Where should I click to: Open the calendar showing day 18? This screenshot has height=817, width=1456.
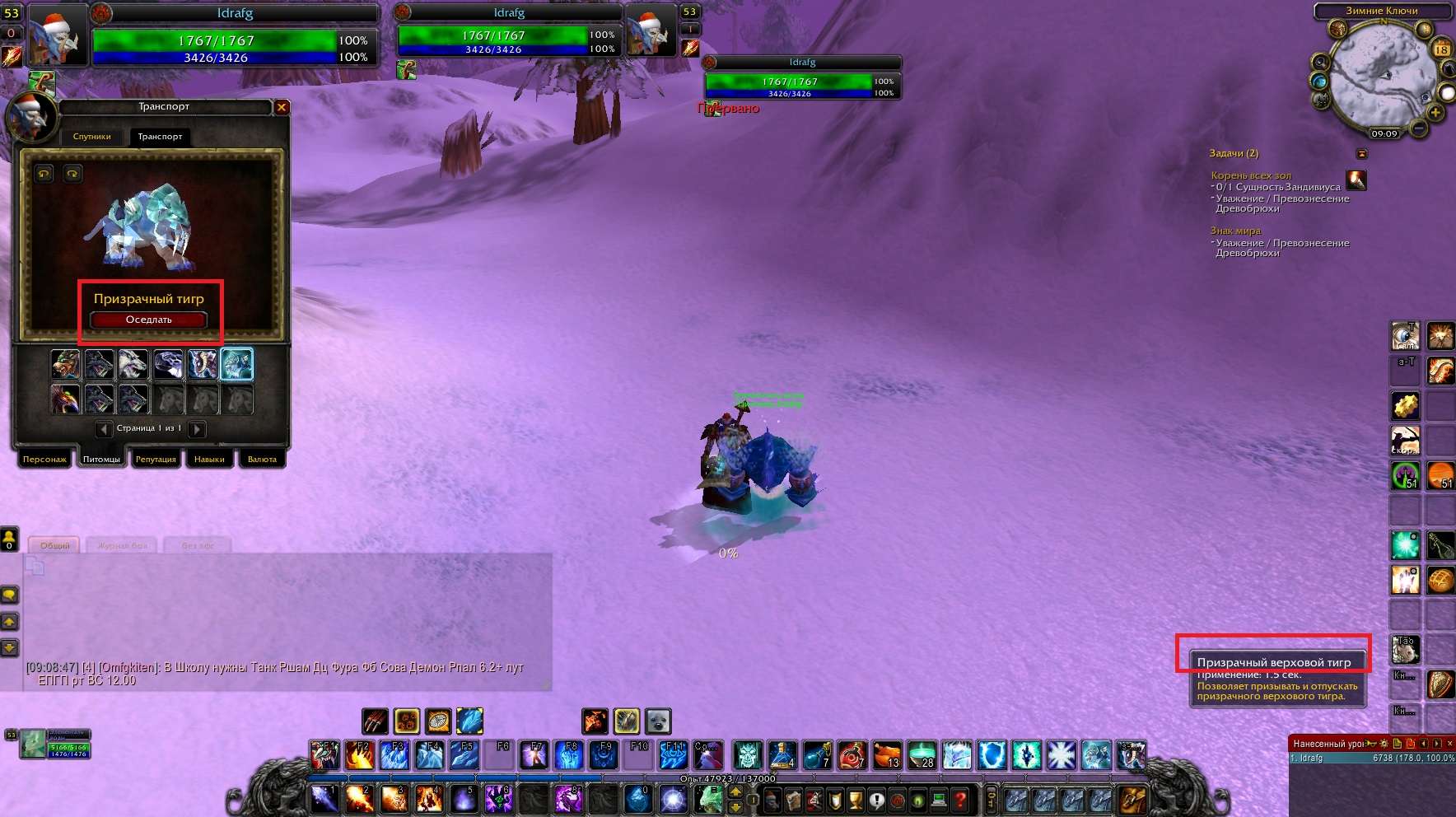pos(1442,49)
